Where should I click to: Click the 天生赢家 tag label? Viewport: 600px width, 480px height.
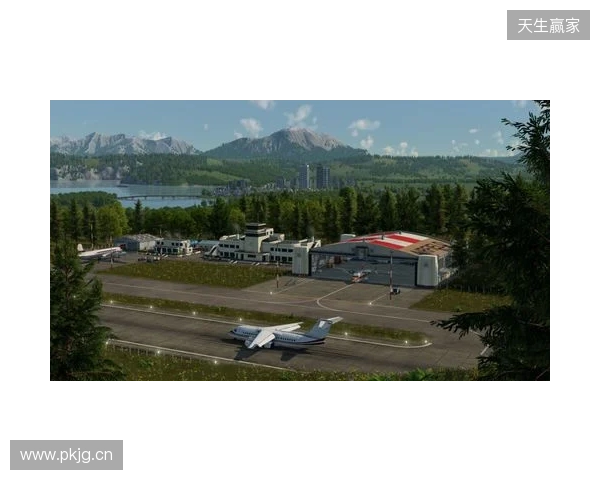(x=548, y=25)
